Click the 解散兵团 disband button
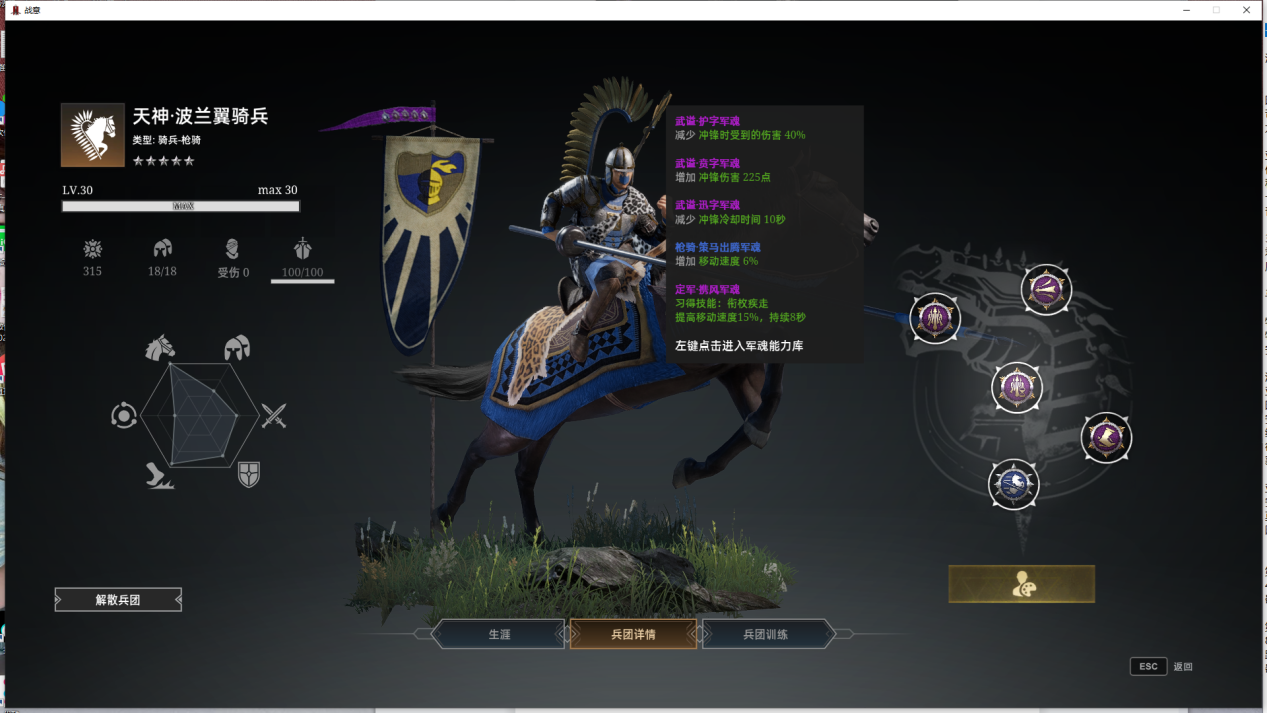The width and height of the screenshot is (1267, 713). 118,600
